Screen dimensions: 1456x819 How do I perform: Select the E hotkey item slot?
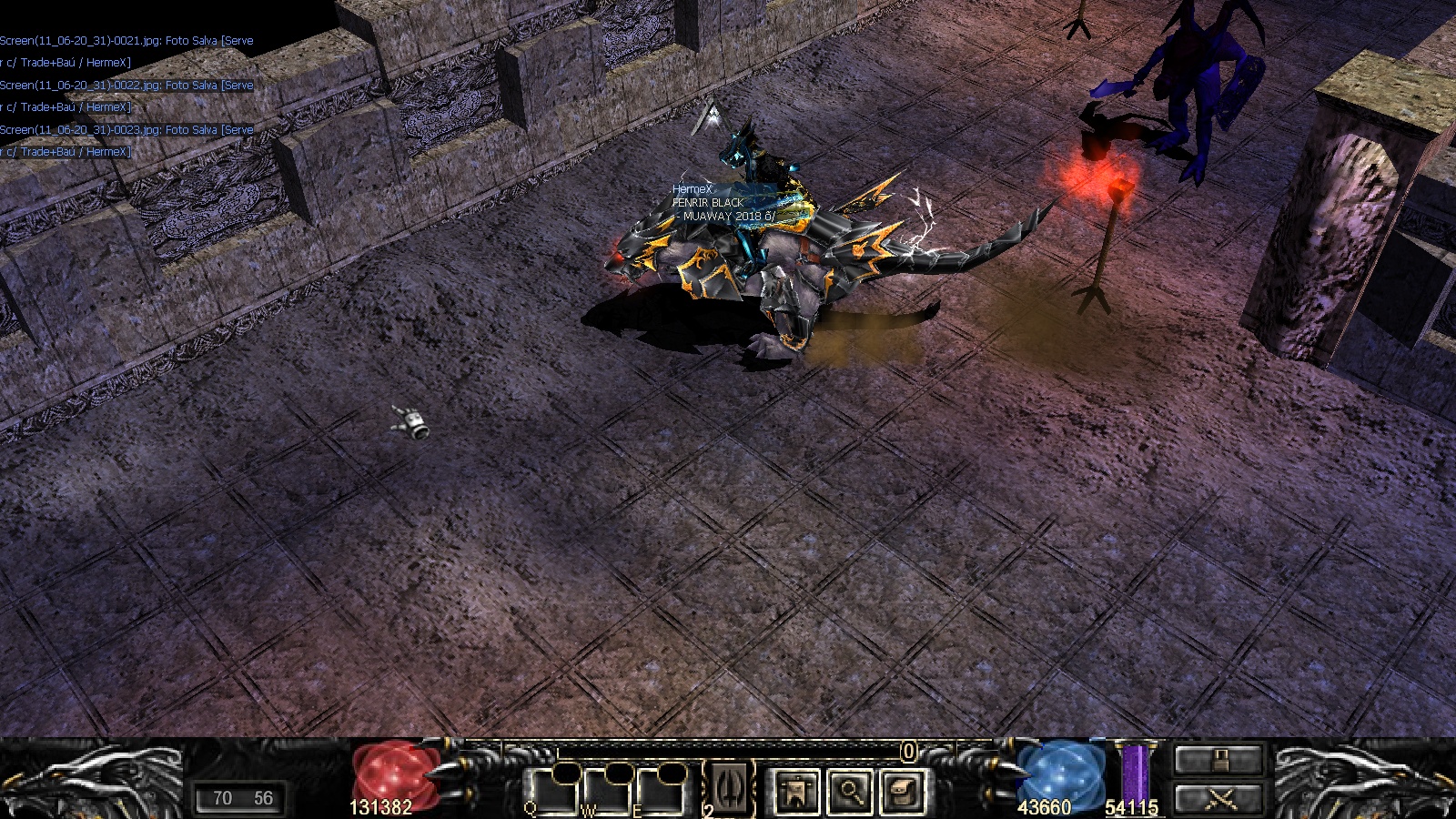pyautogui.click(x=662, y=792)
